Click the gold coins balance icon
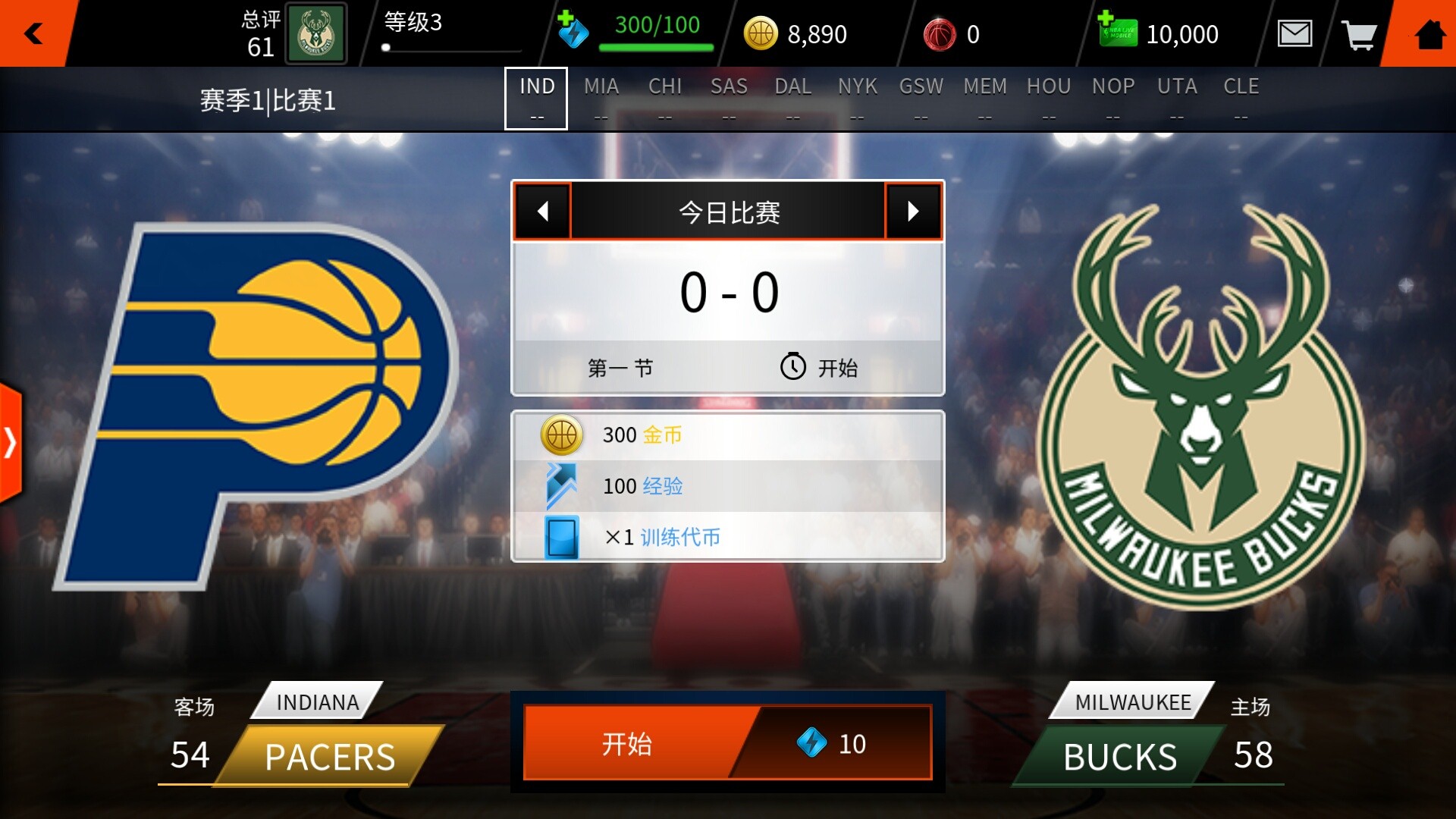This screenshot has width=1456, height=819. 761,33
